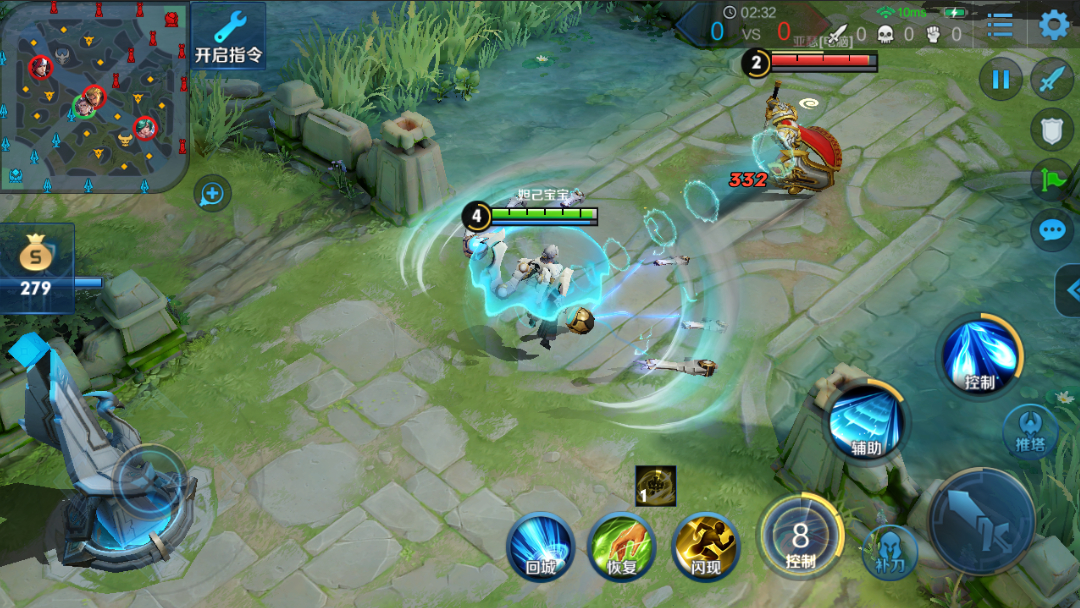Open the scoreboard list icon
The image size is (1080, 608).
click(1000, 25)
